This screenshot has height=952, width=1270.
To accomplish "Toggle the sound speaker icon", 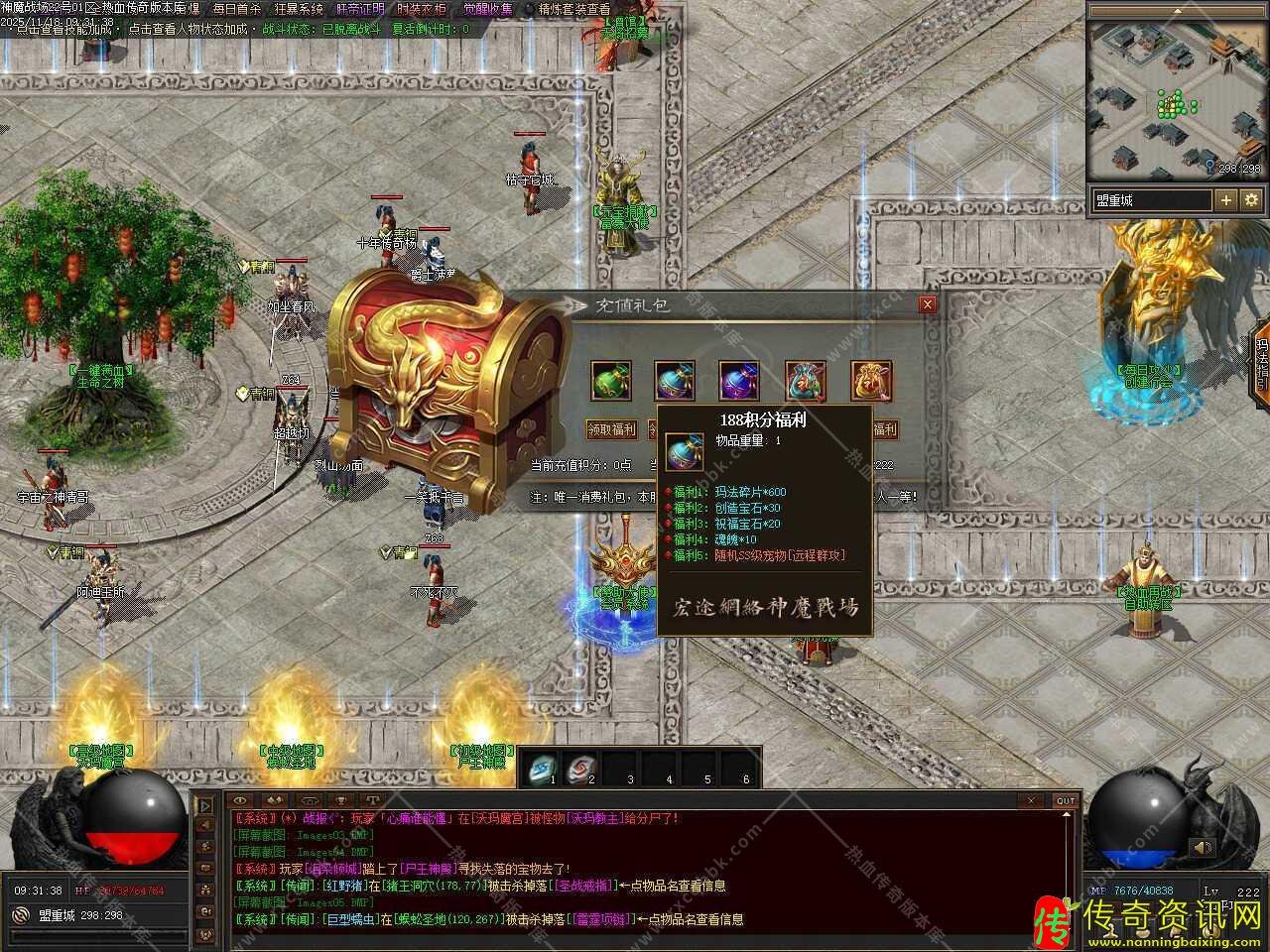I will pyautogui.click(x=1203, y=848).
